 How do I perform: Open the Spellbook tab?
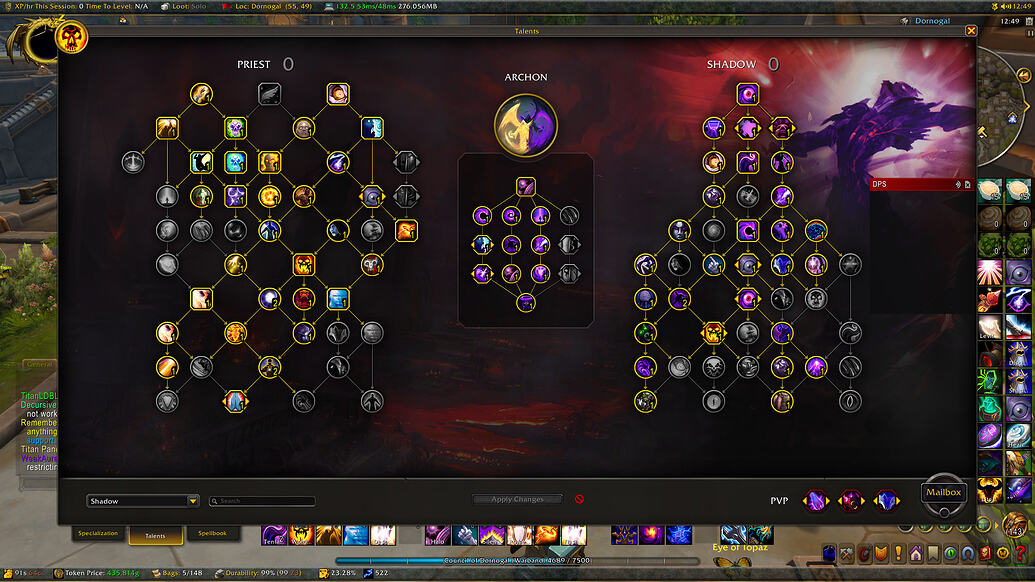[212, 534]
